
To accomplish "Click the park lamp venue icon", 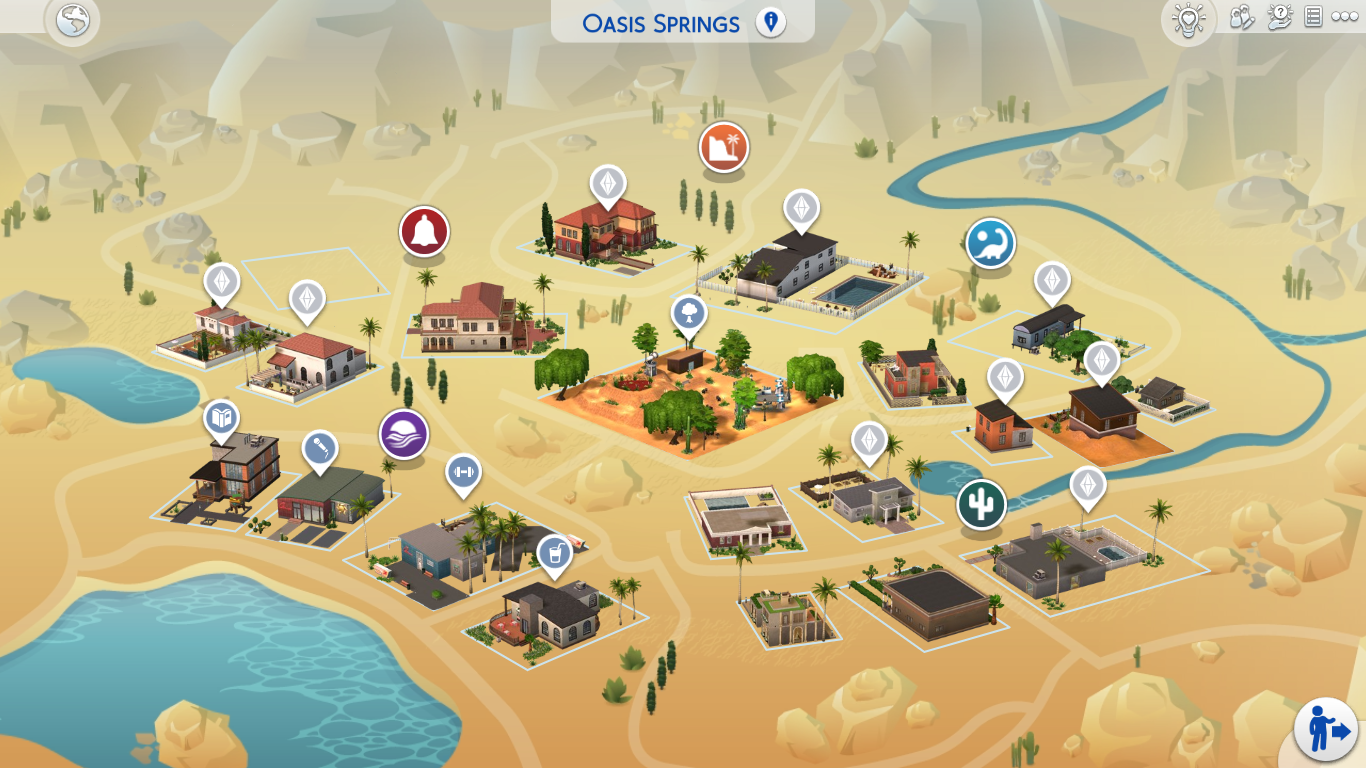I will [688, 313].
